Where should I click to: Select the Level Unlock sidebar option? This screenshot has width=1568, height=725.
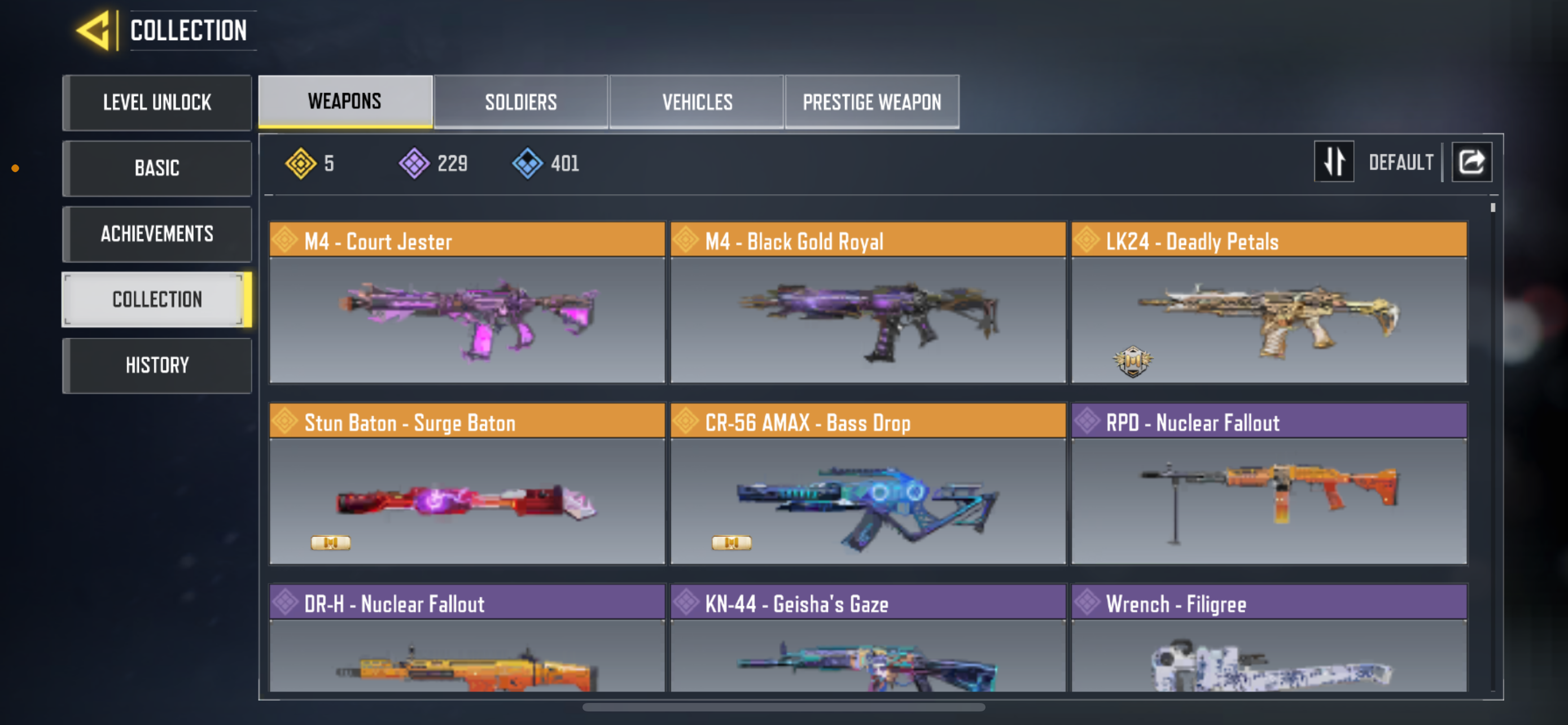156,102
